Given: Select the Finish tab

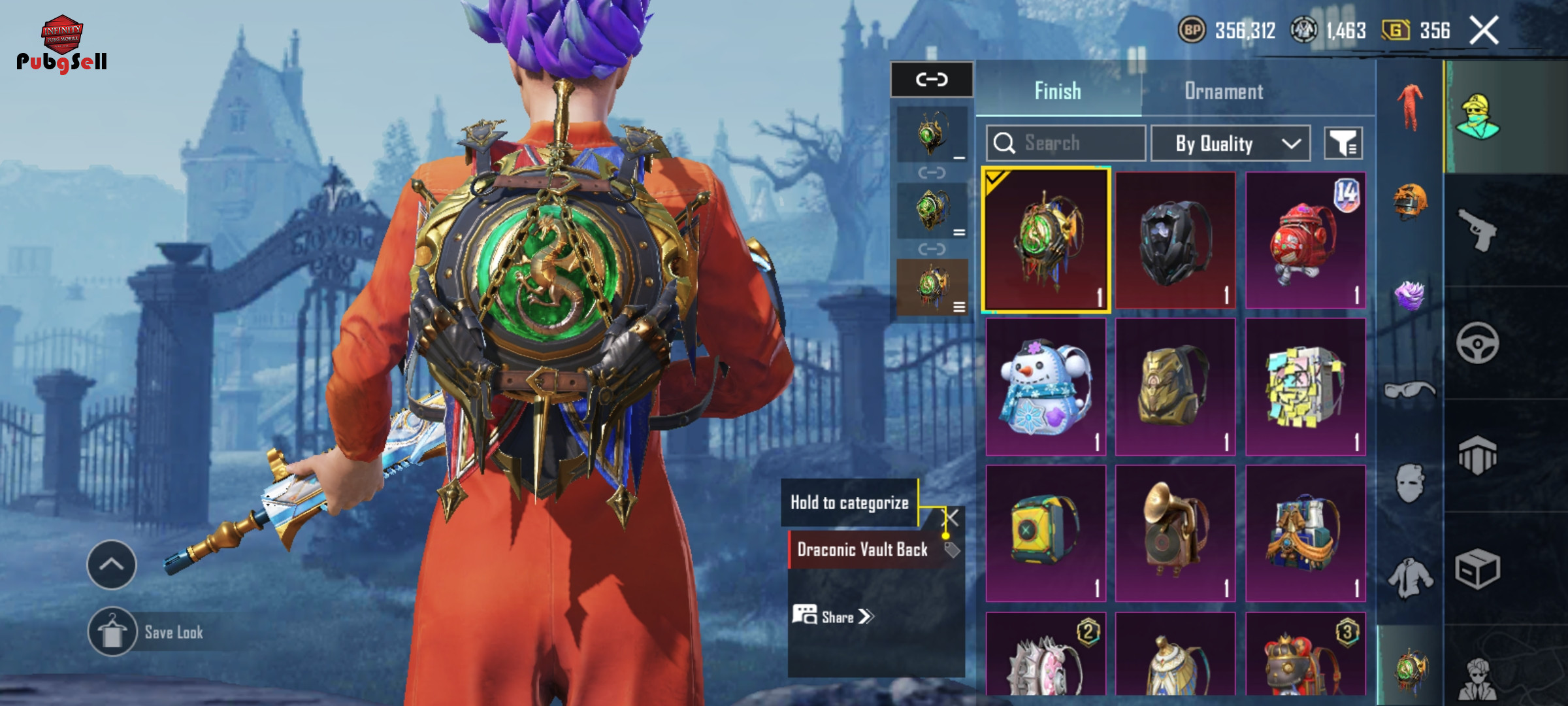Looking at the screenshot, I should [1057, 92].
